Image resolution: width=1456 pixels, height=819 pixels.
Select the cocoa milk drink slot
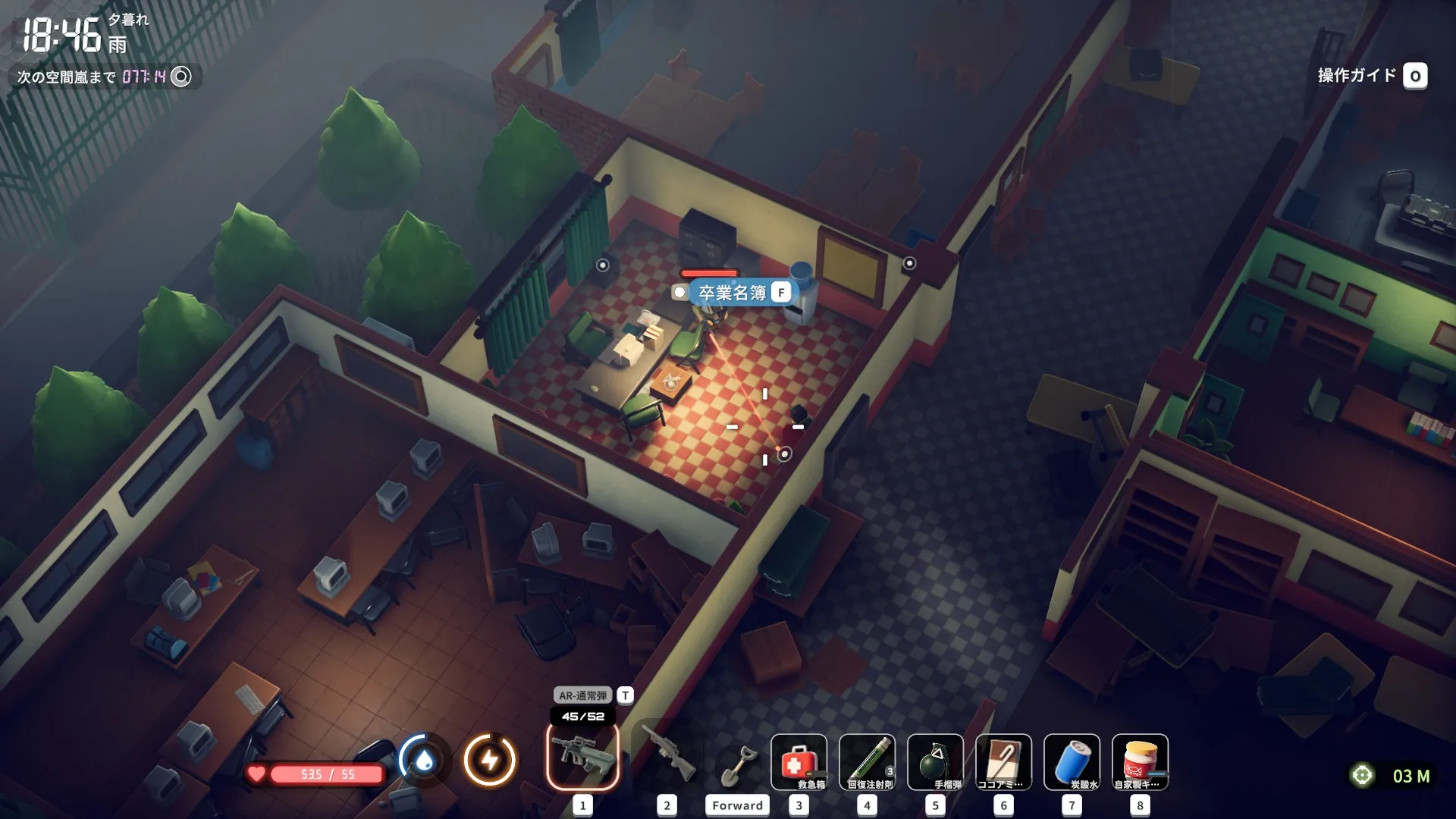coord(1003,761)
